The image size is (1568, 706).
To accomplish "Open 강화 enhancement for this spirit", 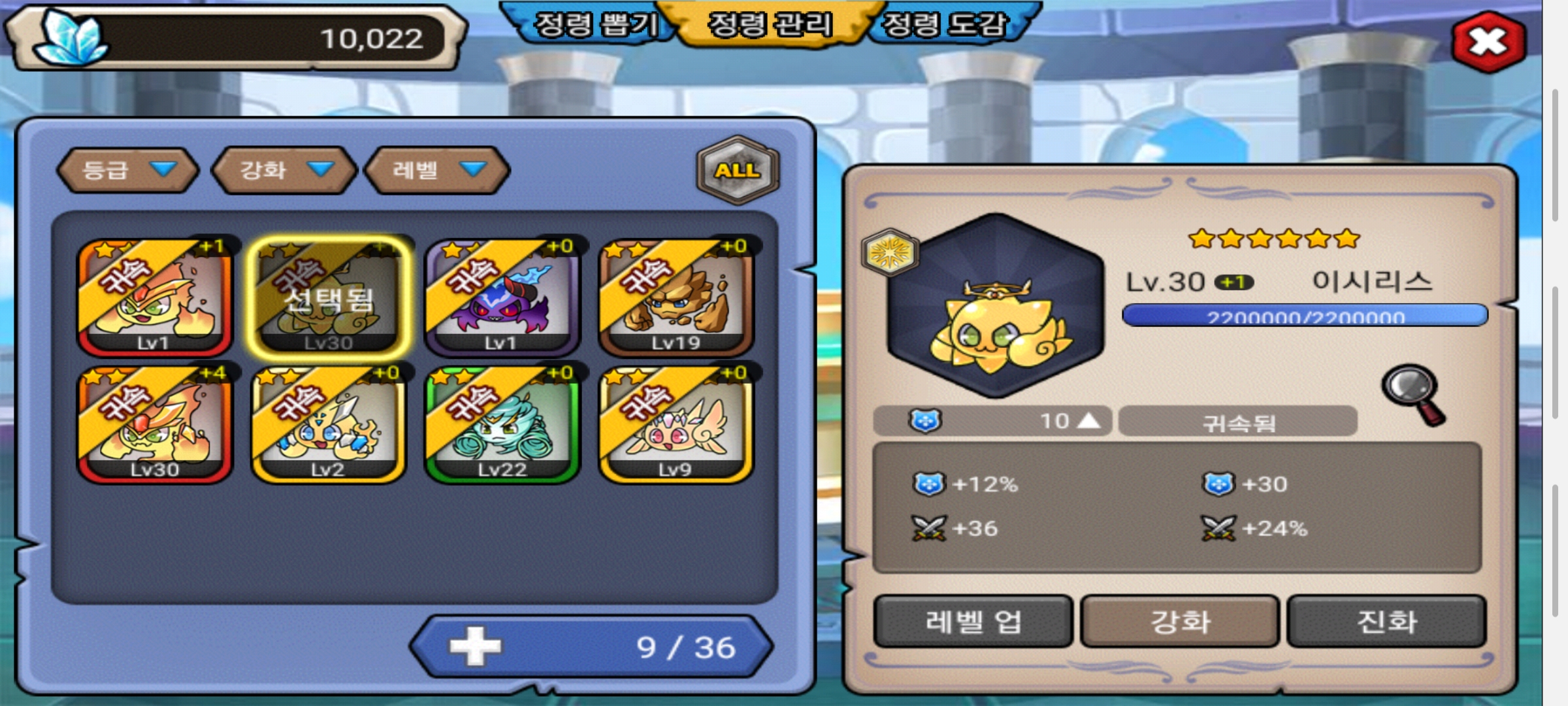I will coord(1180,621).
